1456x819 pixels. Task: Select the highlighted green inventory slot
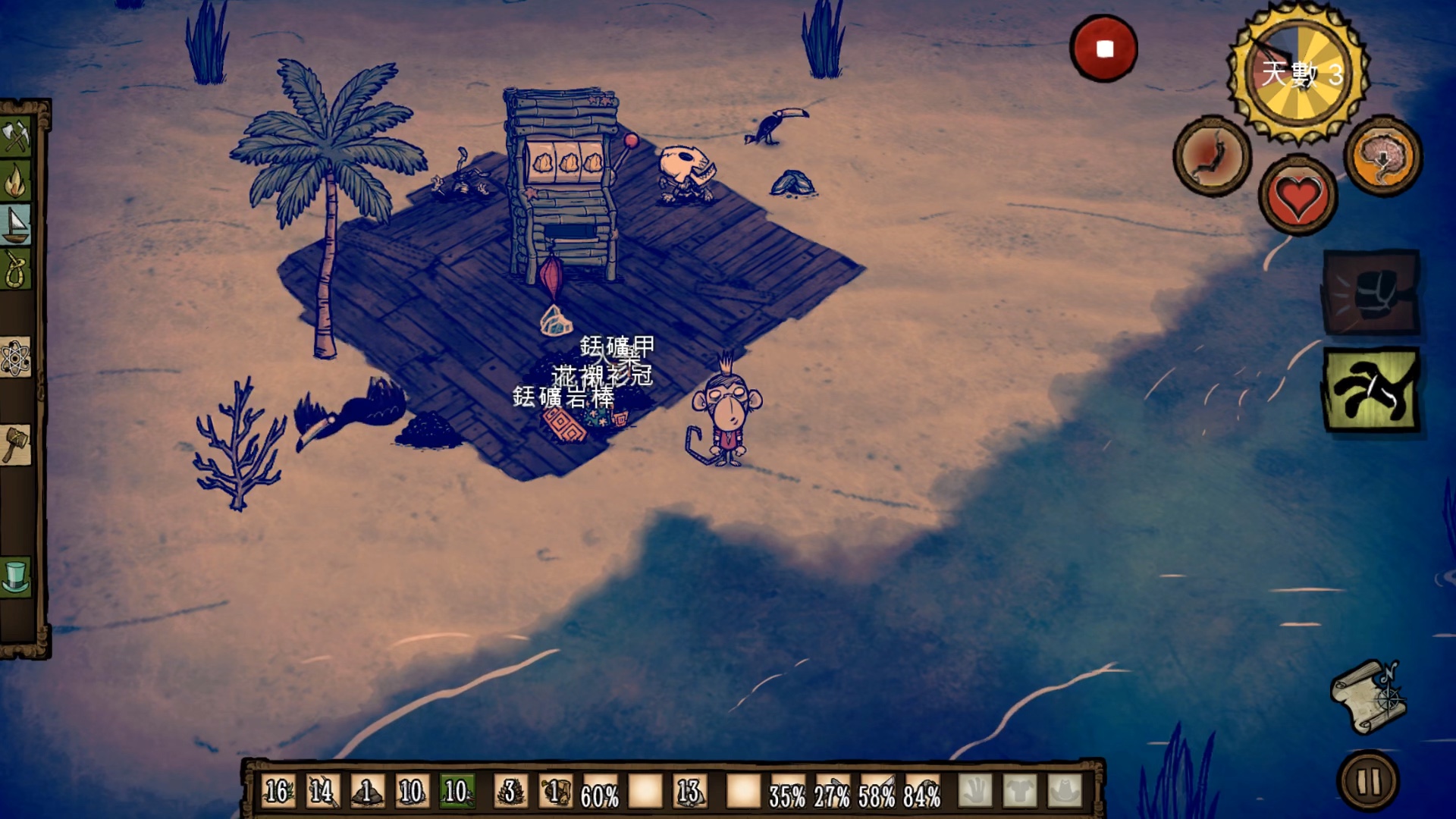(457, 792)
